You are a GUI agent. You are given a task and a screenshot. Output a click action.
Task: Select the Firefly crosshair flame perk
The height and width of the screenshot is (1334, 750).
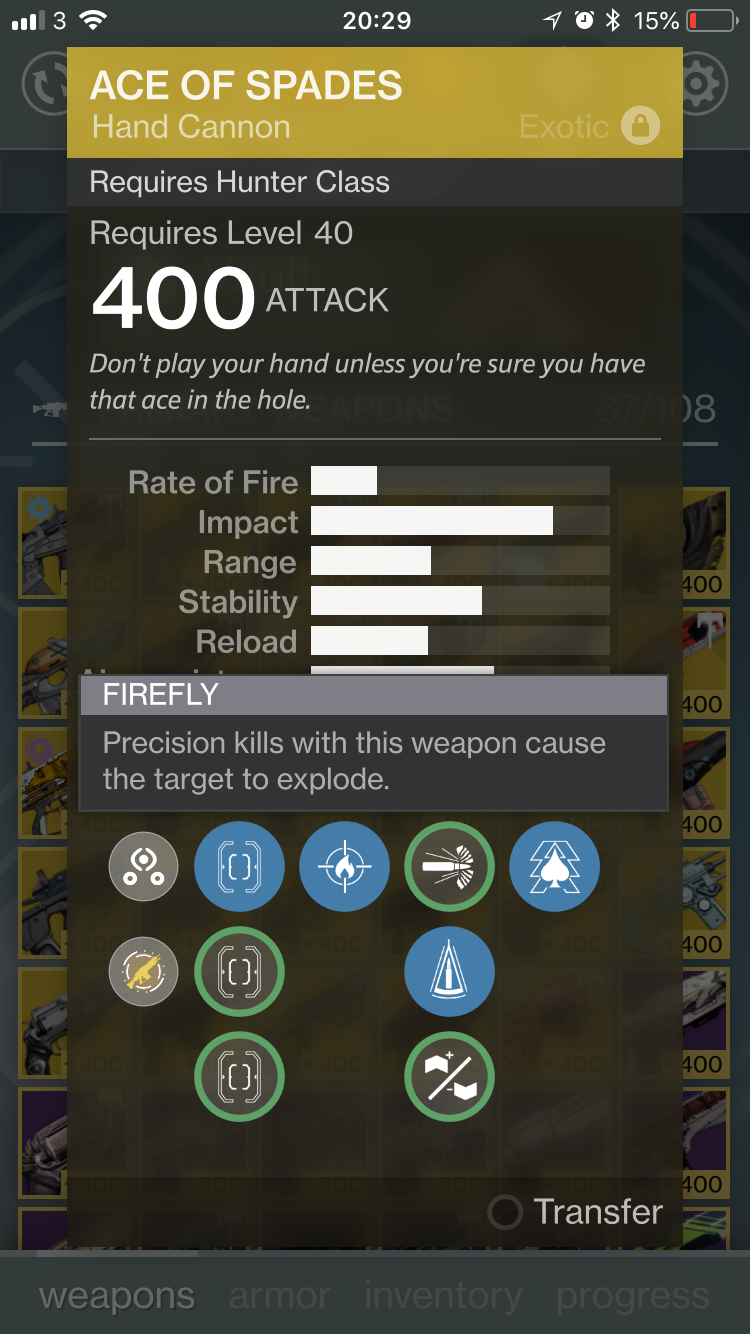click(344, 866)
